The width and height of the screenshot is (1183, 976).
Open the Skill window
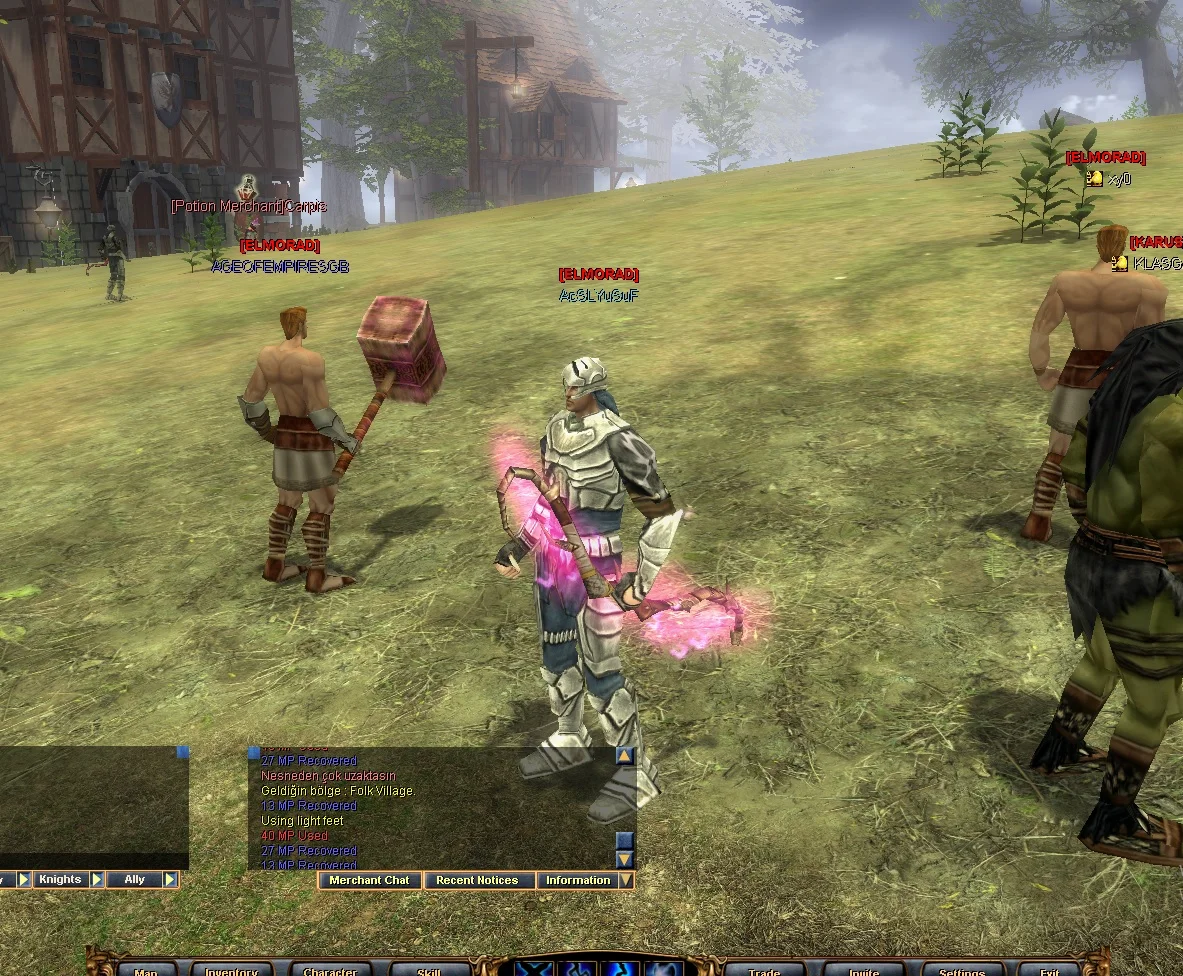point(429,971)
